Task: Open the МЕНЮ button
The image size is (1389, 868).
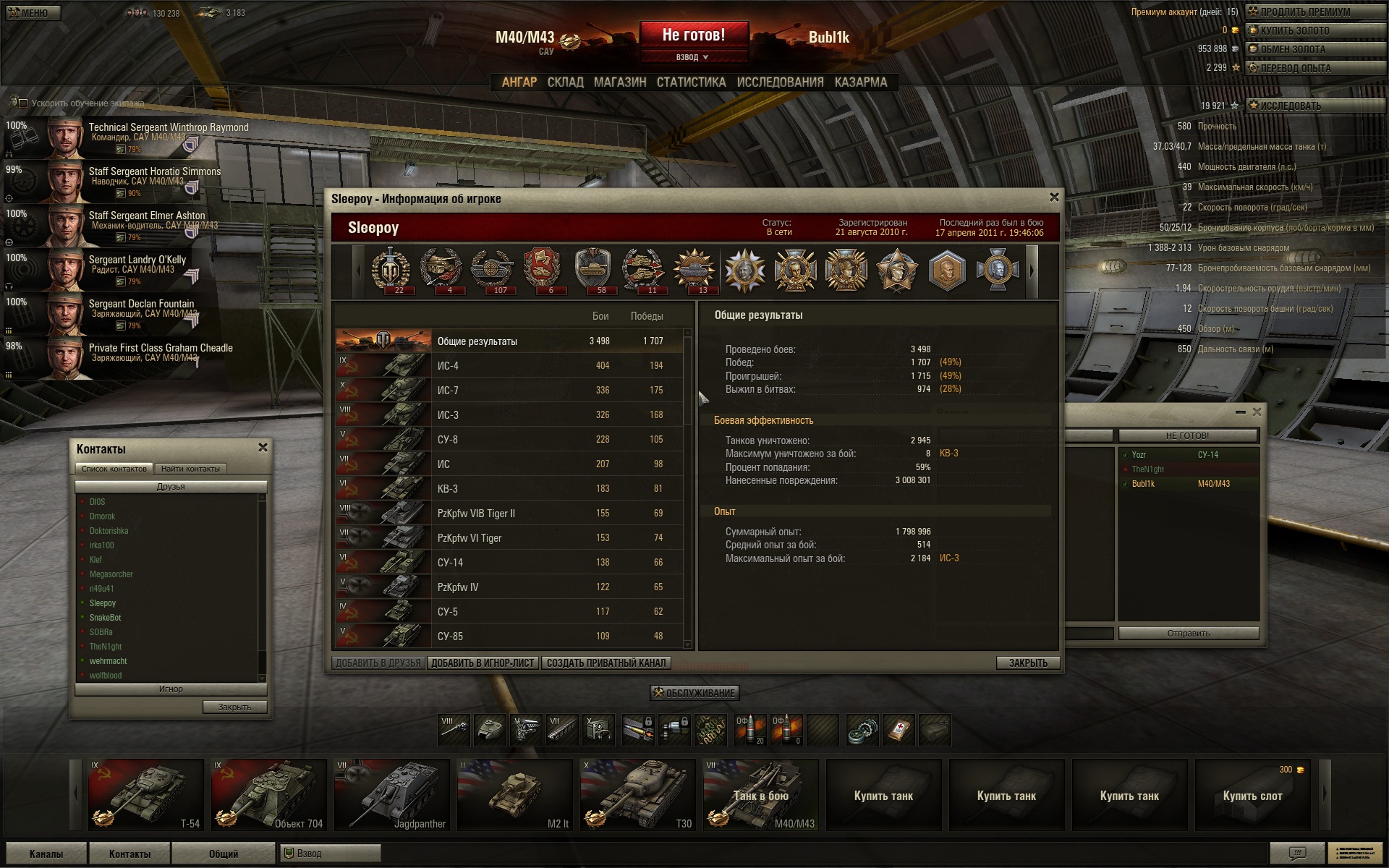Action: 33,13
